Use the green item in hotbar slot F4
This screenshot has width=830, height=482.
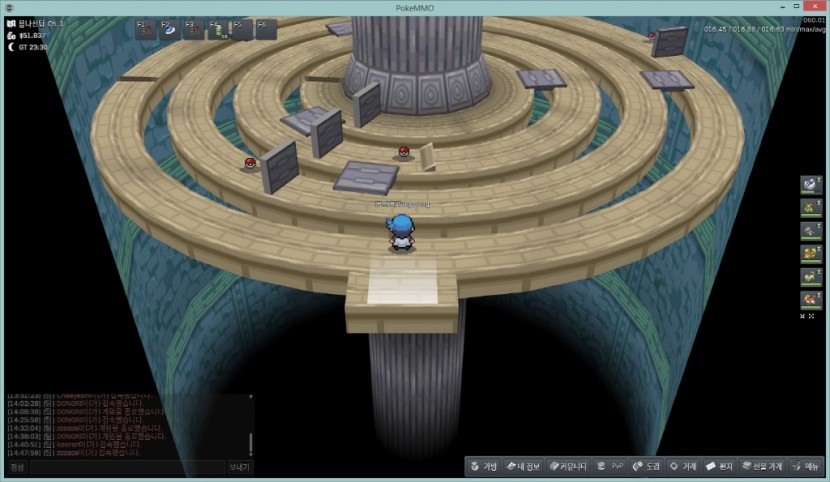(218, 30)
